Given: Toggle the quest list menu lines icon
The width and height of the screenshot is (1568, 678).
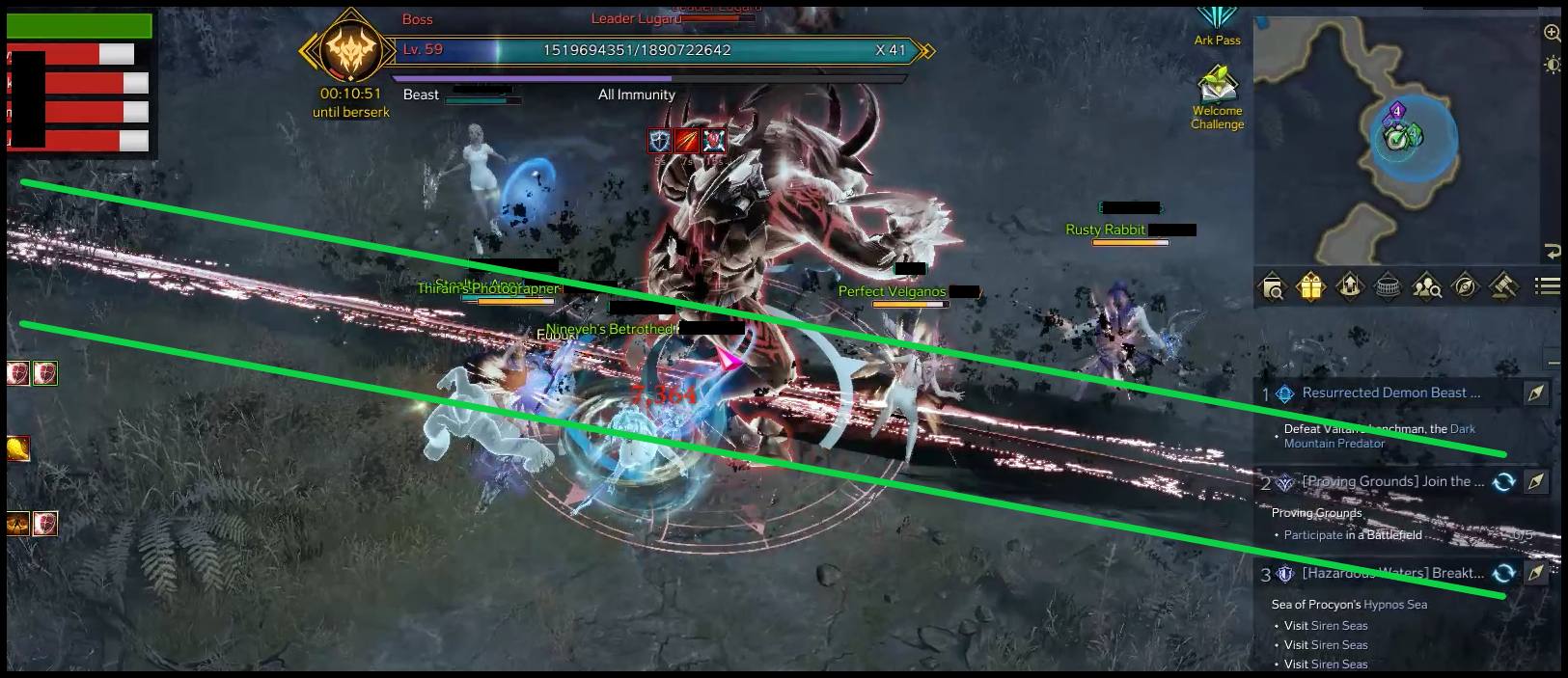Looking at the screenshot, I should pos(1548,285).
